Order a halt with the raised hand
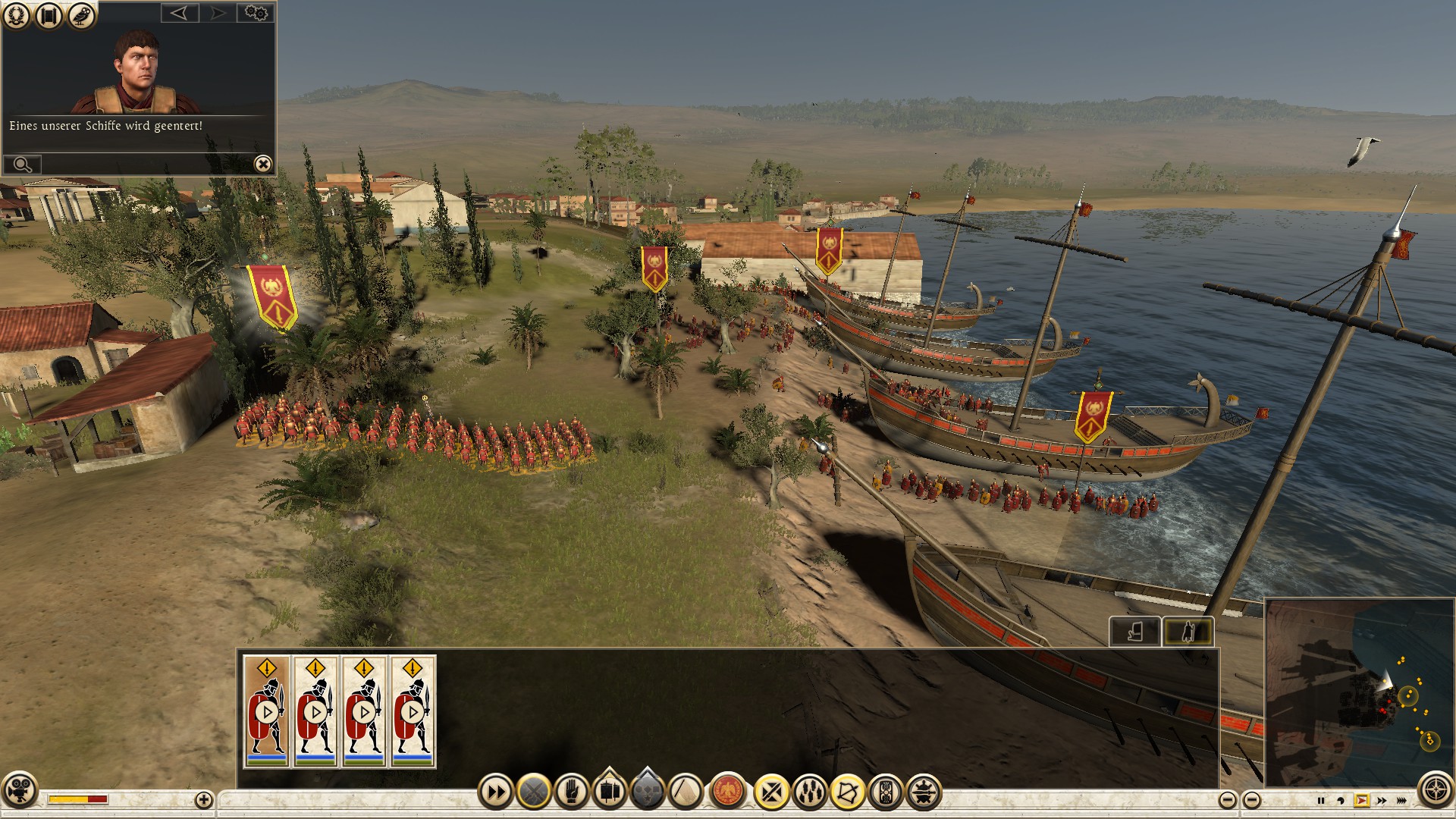Screen dimensions: 1456x819 coord(572,793)
